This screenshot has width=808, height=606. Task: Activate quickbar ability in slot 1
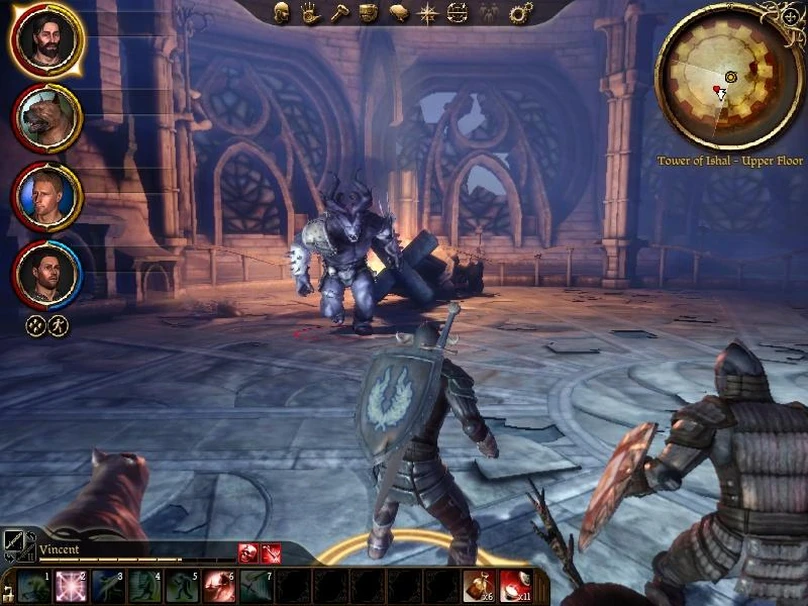coord(33,586)
